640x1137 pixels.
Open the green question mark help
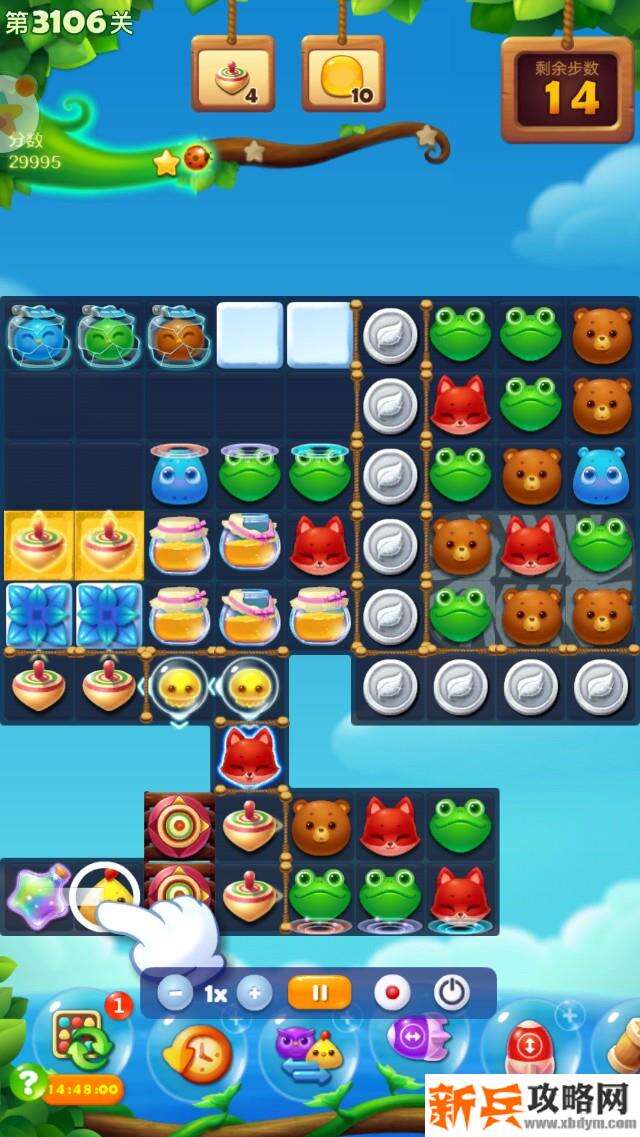click(x=27, y=1083)
